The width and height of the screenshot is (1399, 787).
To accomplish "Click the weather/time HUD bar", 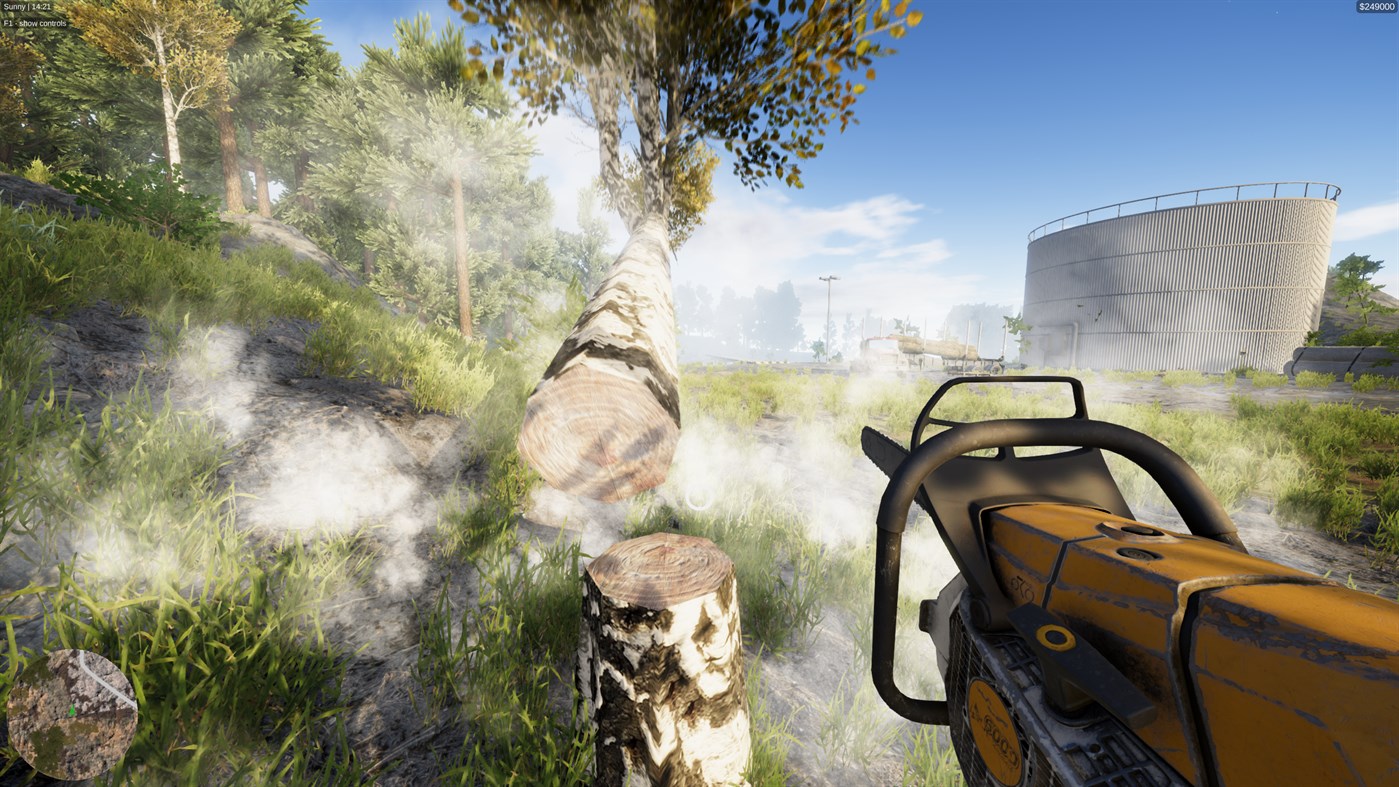I will click(x=27, y=5).
